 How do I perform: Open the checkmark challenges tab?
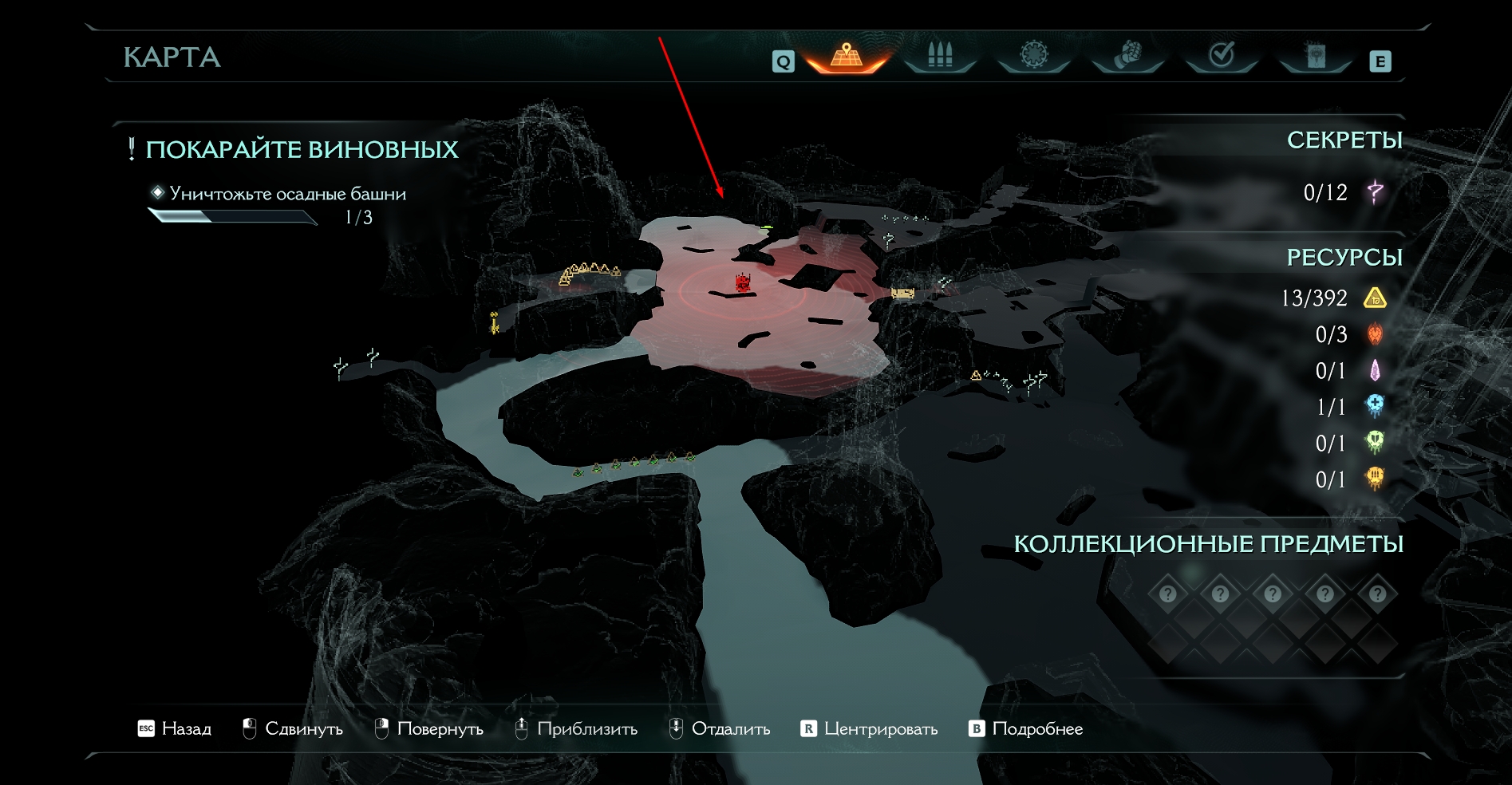click(x=1222, y=56)
